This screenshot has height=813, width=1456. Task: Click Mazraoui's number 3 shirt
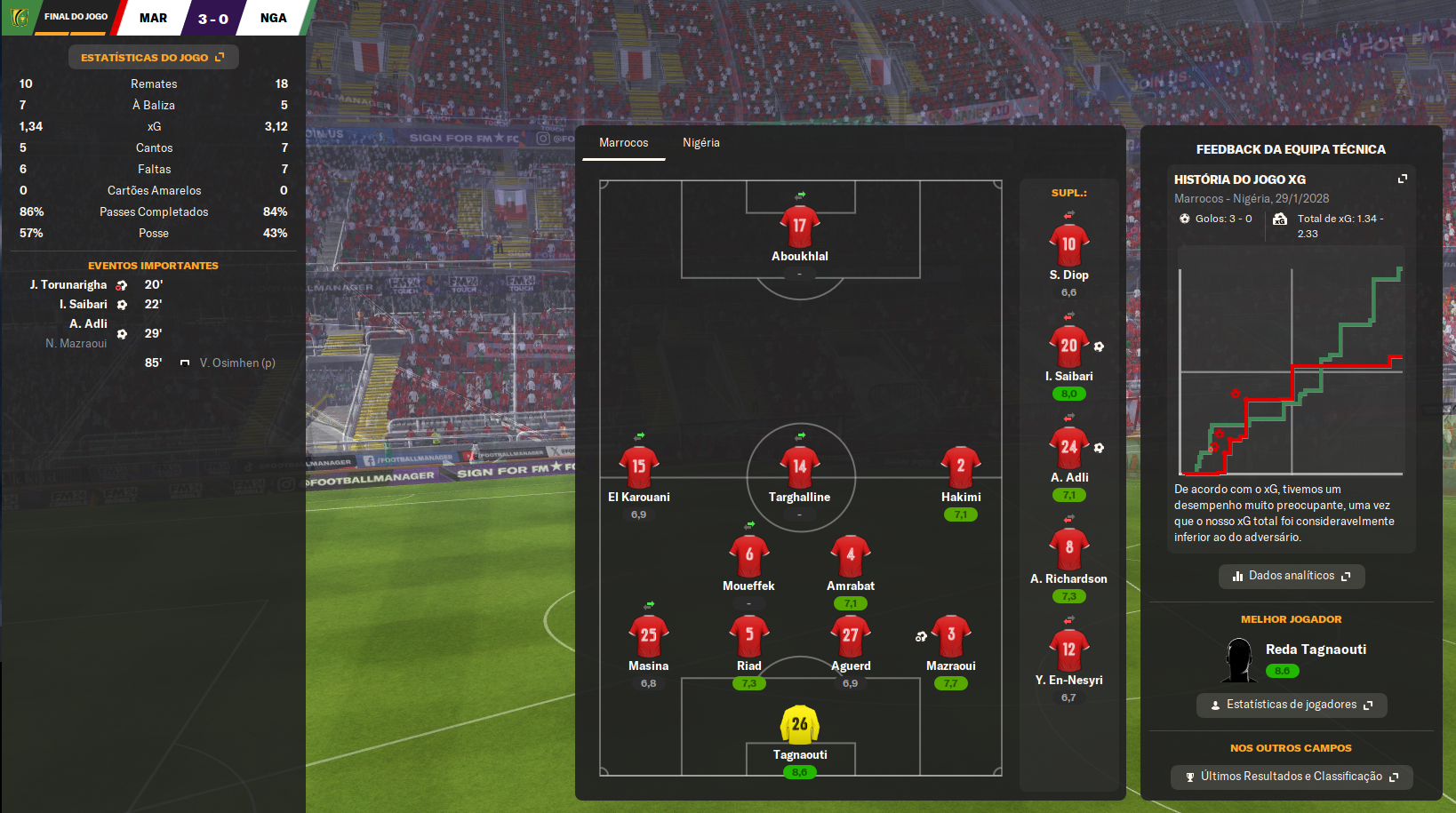950,635
